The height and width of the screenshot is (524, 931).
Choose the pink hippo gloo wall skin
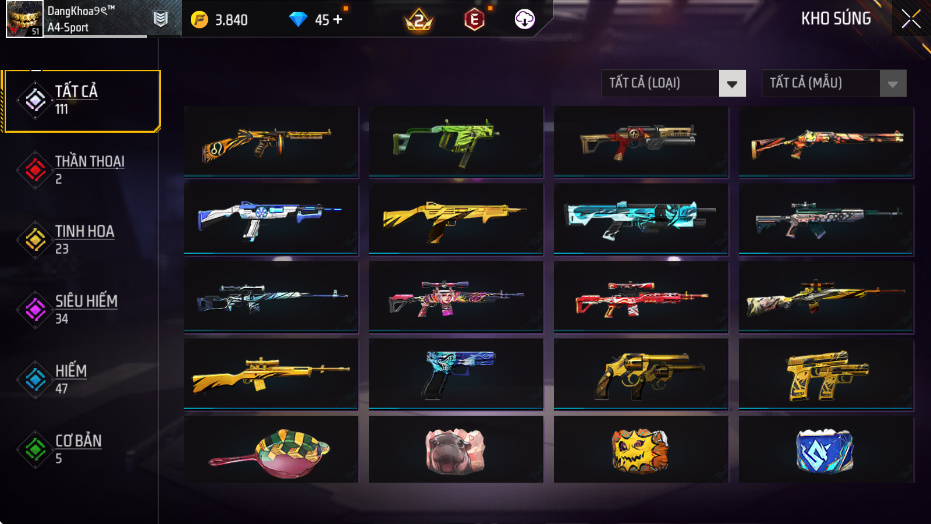point(456,449)
